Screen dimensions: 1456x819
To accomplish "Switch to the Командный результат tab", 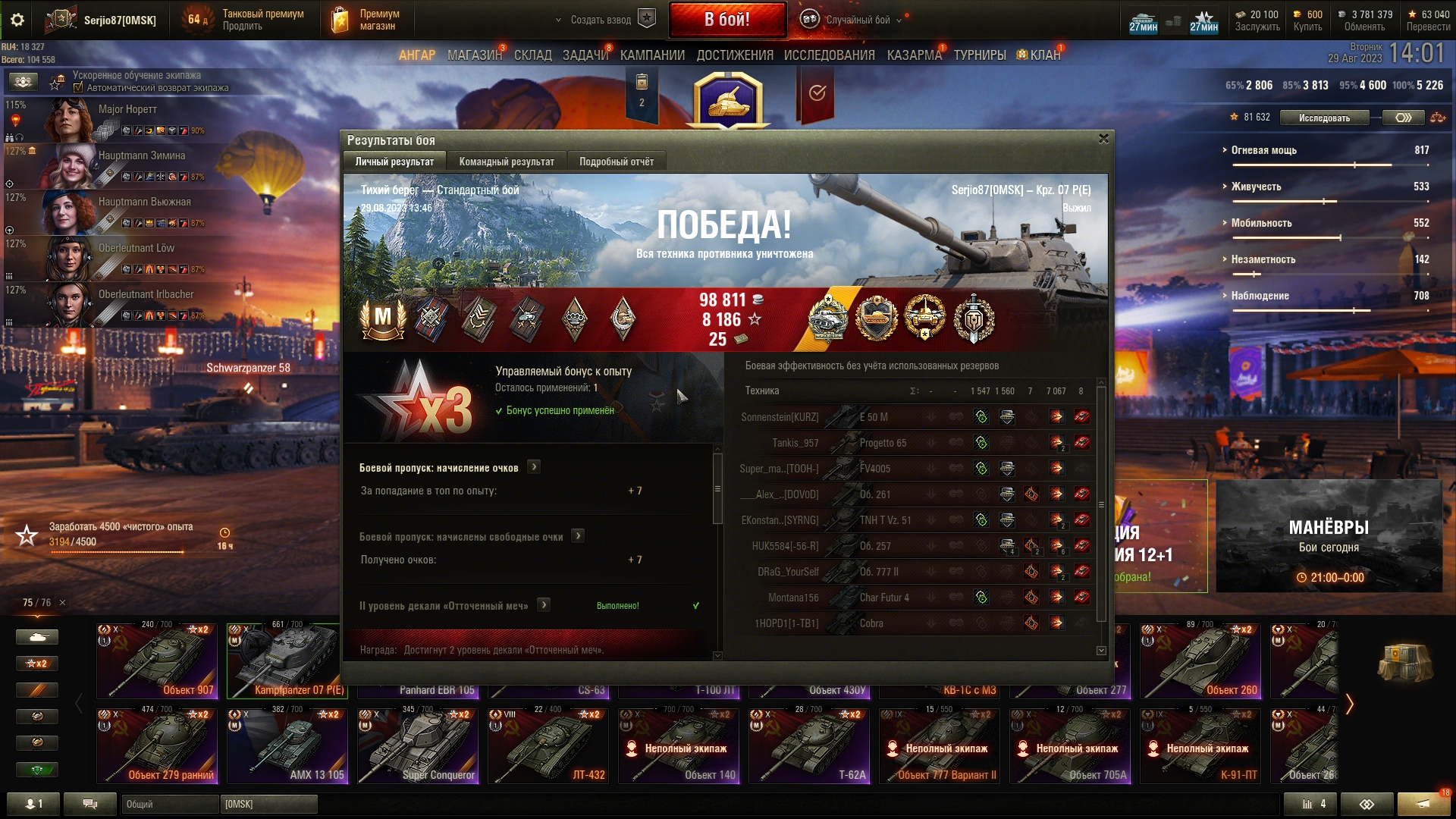I will coord(507,162).
